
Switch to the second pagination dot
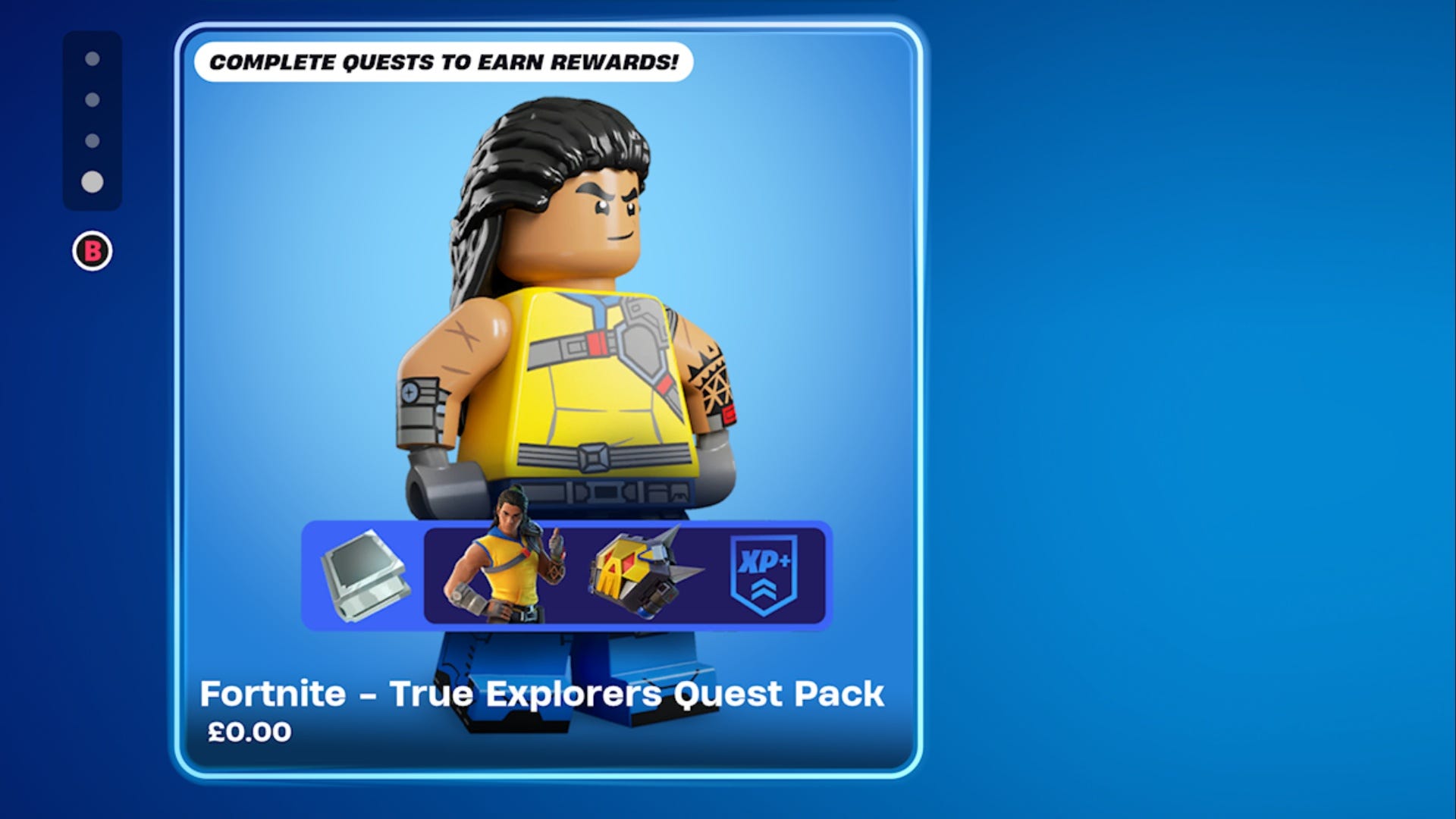[93, 99]
